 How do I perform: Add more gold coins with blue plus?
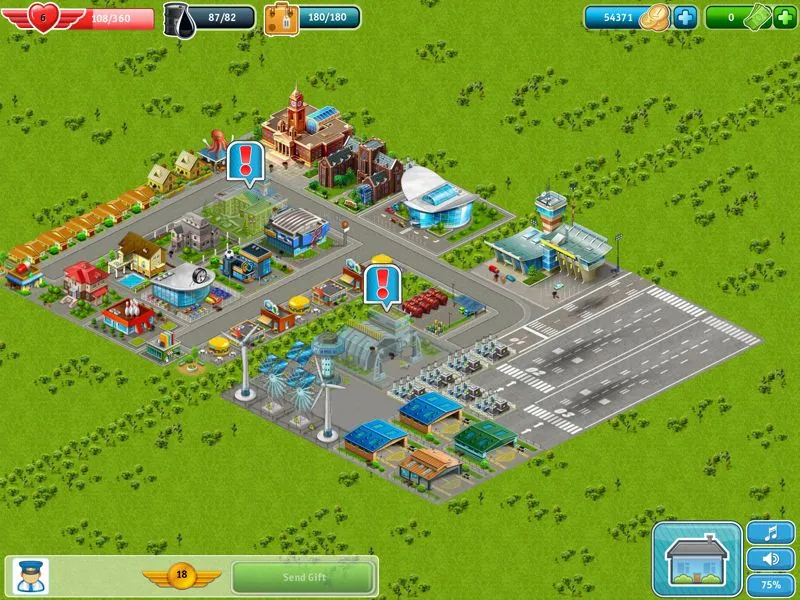coord(685,17)
